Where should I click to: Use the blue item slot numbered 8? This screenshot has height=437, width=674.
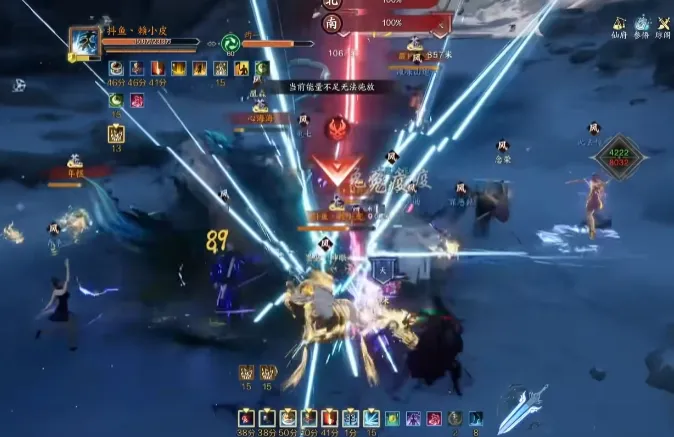[x=476, y=418]
